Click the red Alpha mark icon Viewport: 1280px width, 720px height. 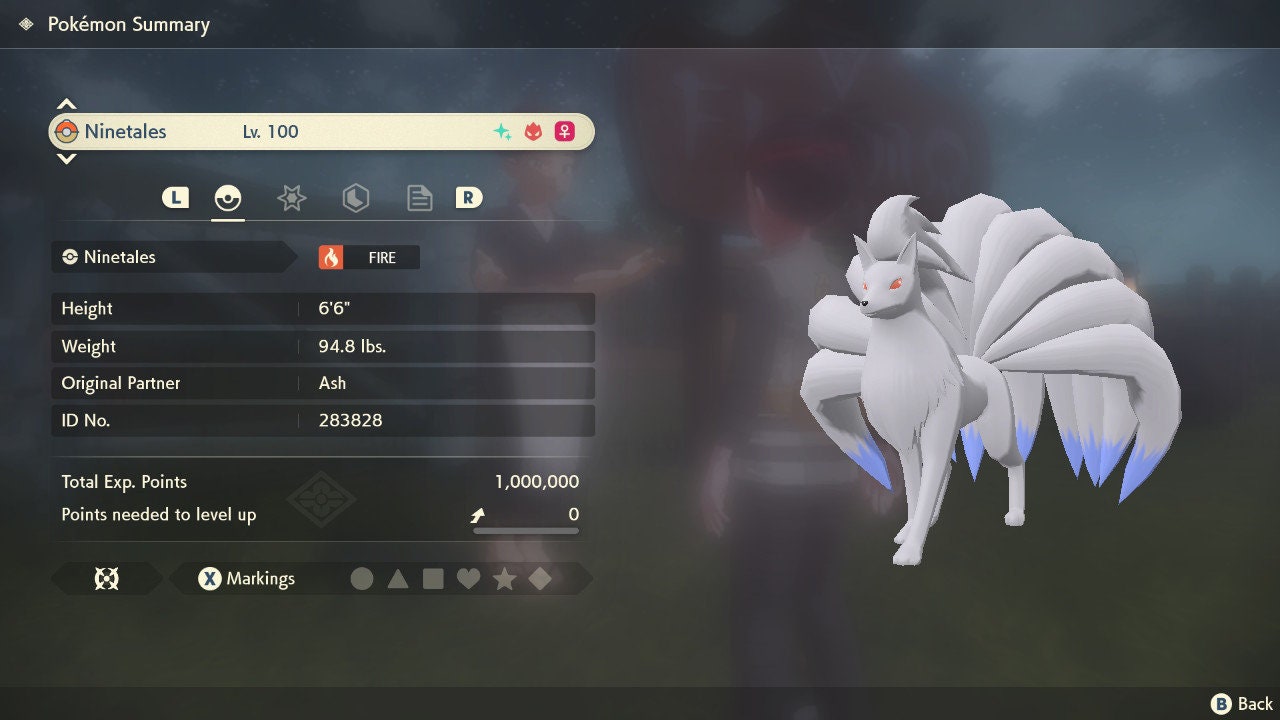(531, 131)
